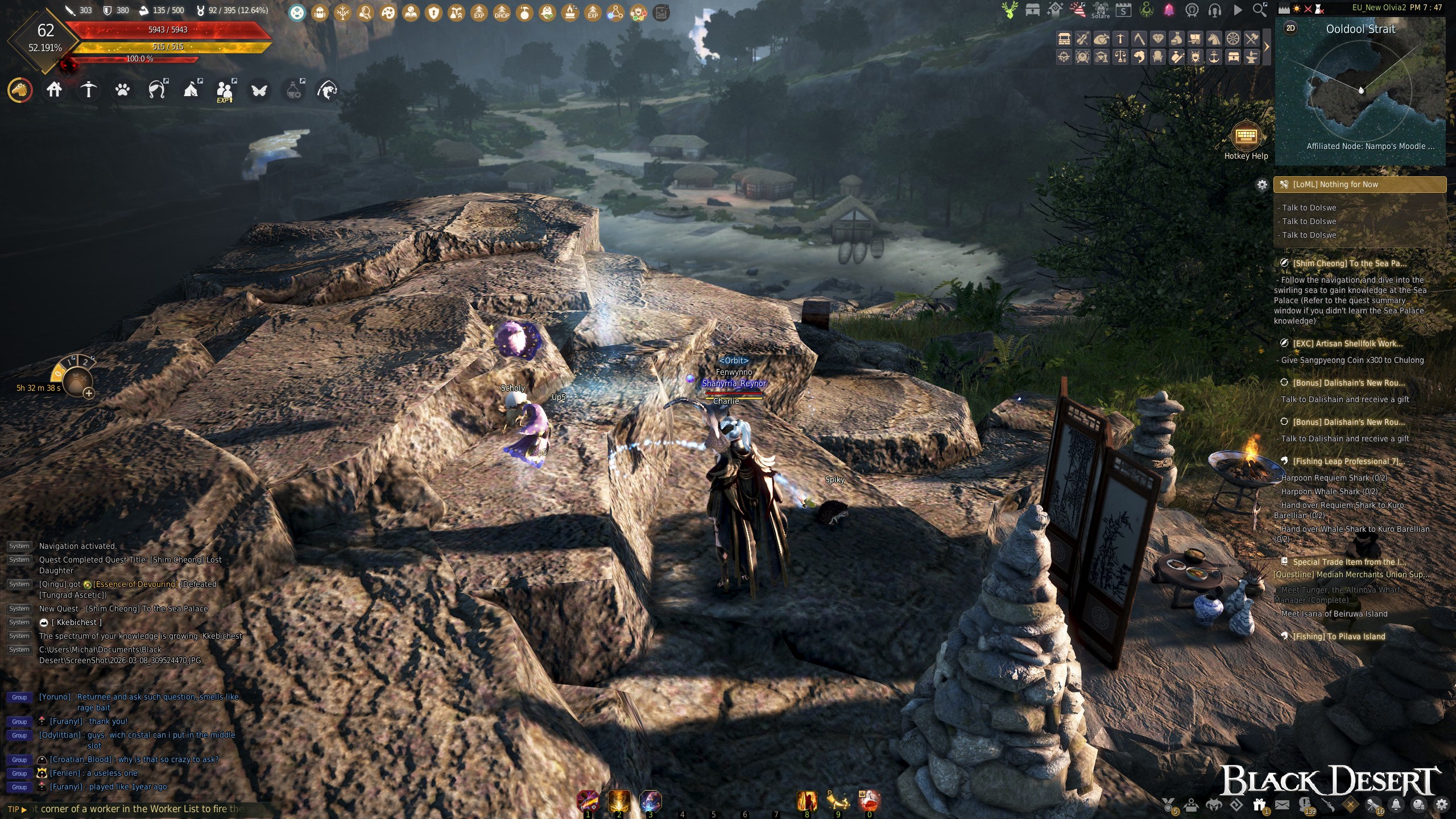The image size is (1456, 819).
Task: Open the magnifying glass search icon
Action: coord(1260,10)
